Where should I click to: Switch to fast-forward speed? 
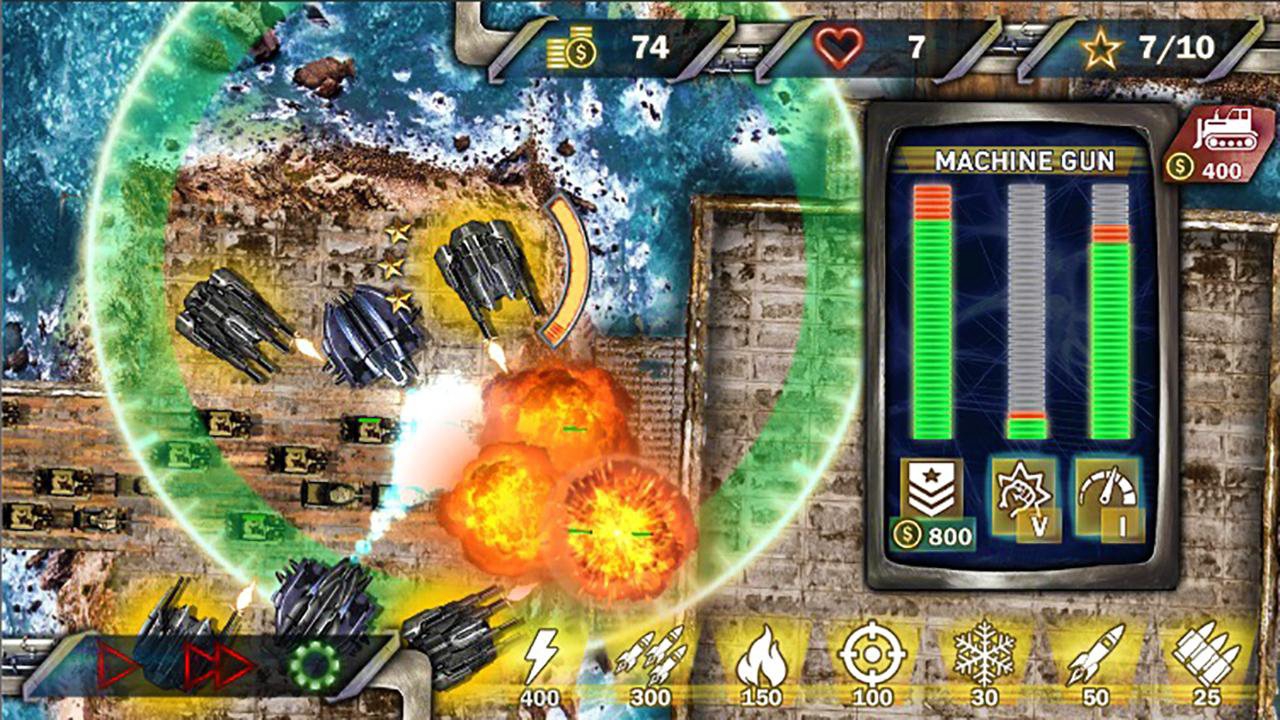coord(220,664)
